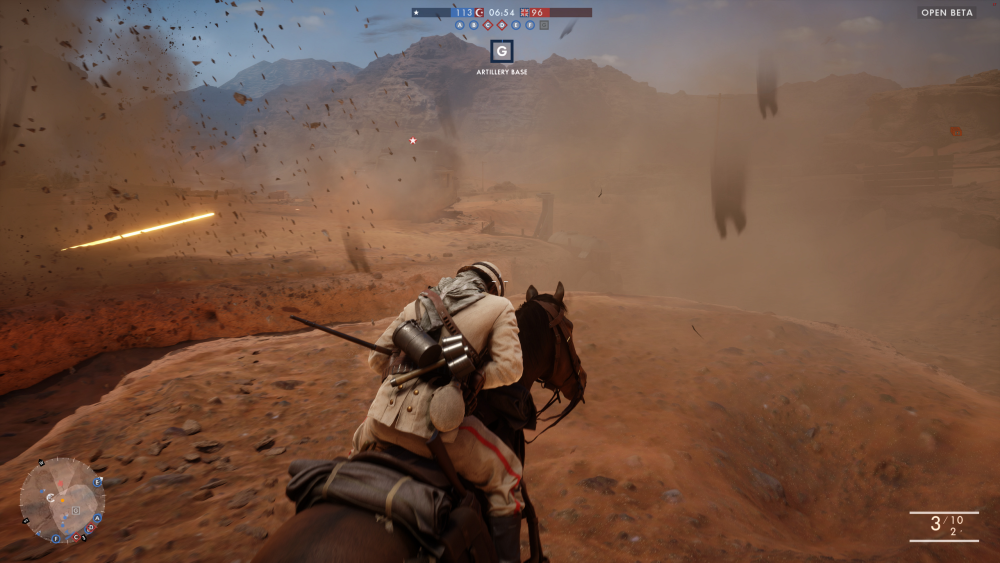Select red objective flag D in top row

502,25
